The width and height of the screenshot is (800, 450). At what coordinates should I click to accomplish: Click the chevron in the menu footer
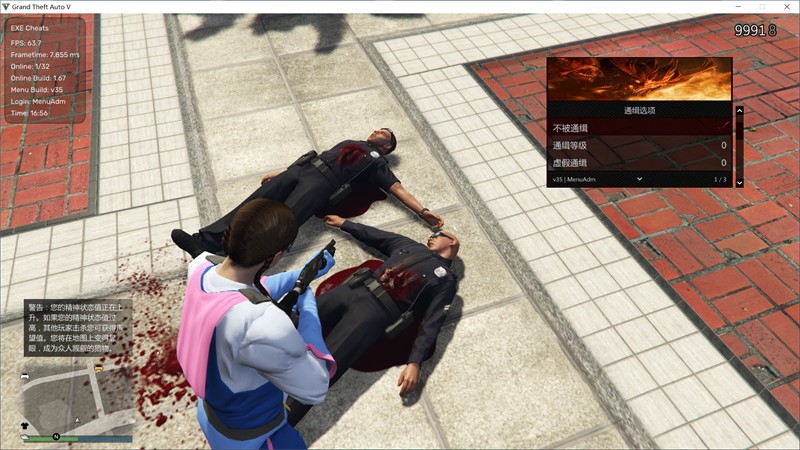(x=639, y=178)
